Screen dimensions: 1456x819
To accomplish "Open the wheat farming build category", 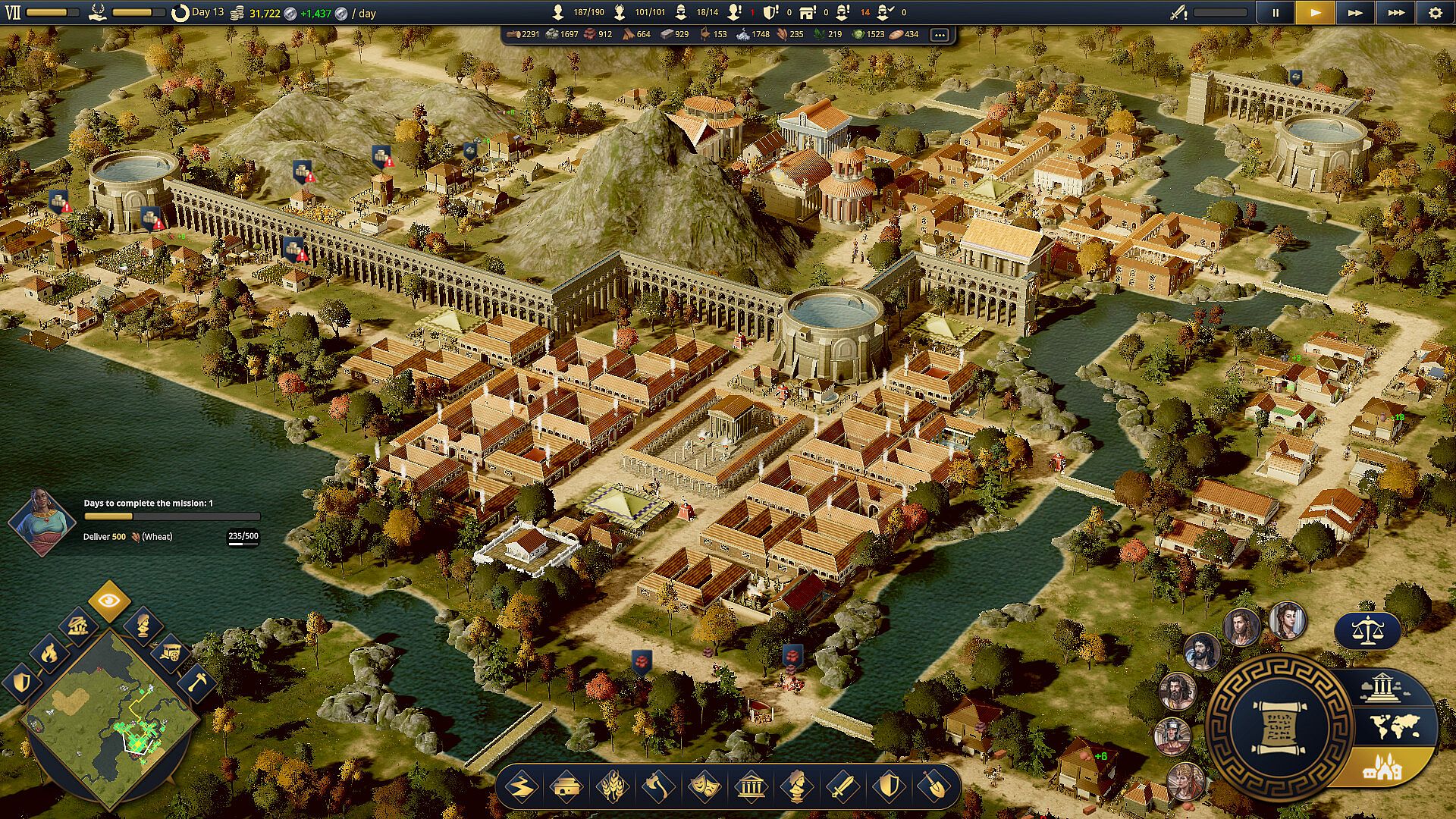I will tap(612, 787).
